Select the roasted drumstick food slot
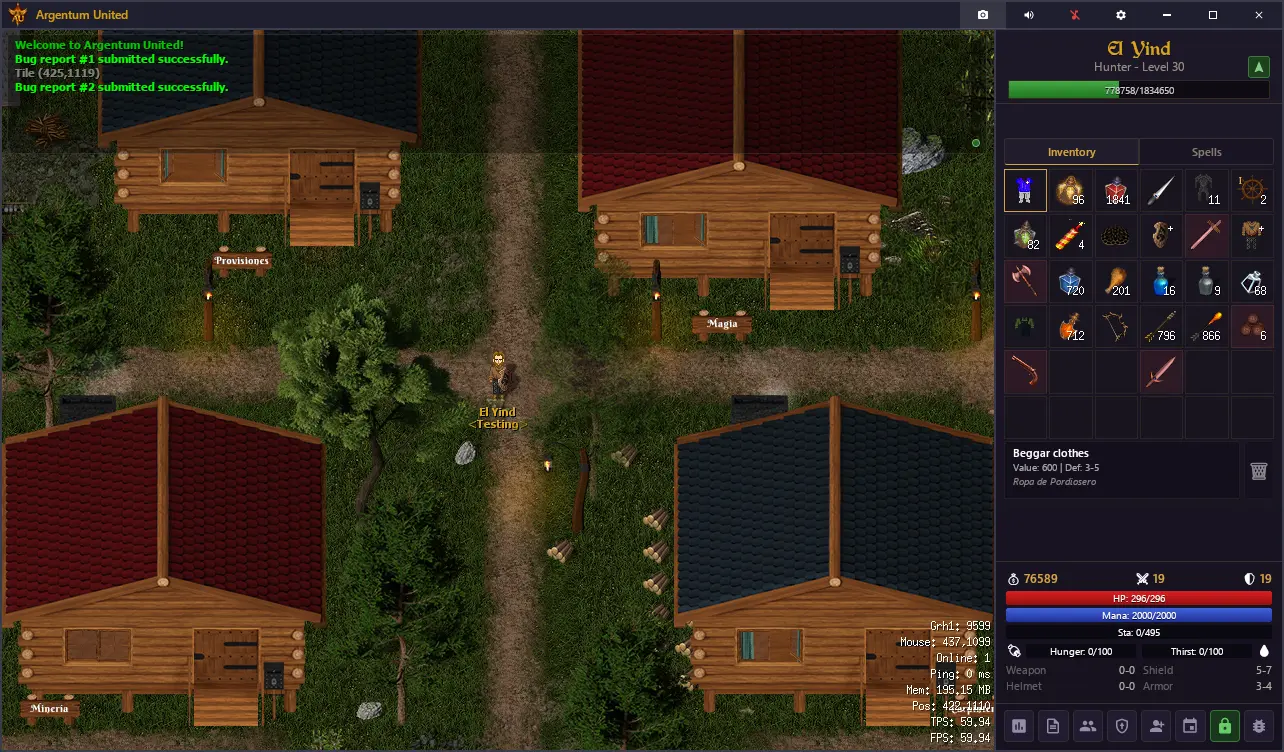 click(x=1117, y=282)
